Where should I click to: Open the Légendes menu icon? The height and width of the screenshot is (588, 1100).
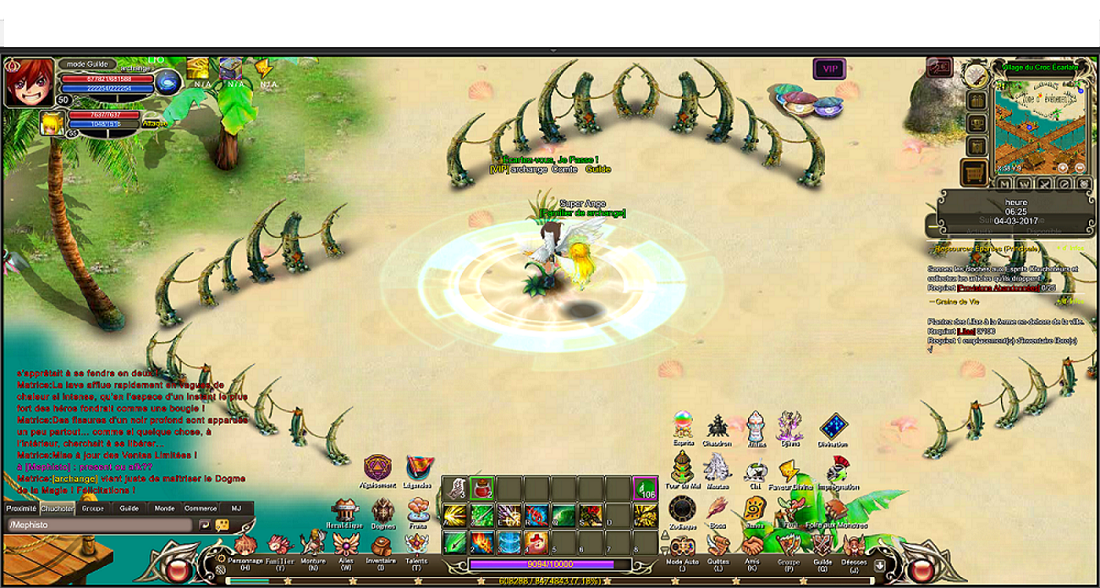420,467
